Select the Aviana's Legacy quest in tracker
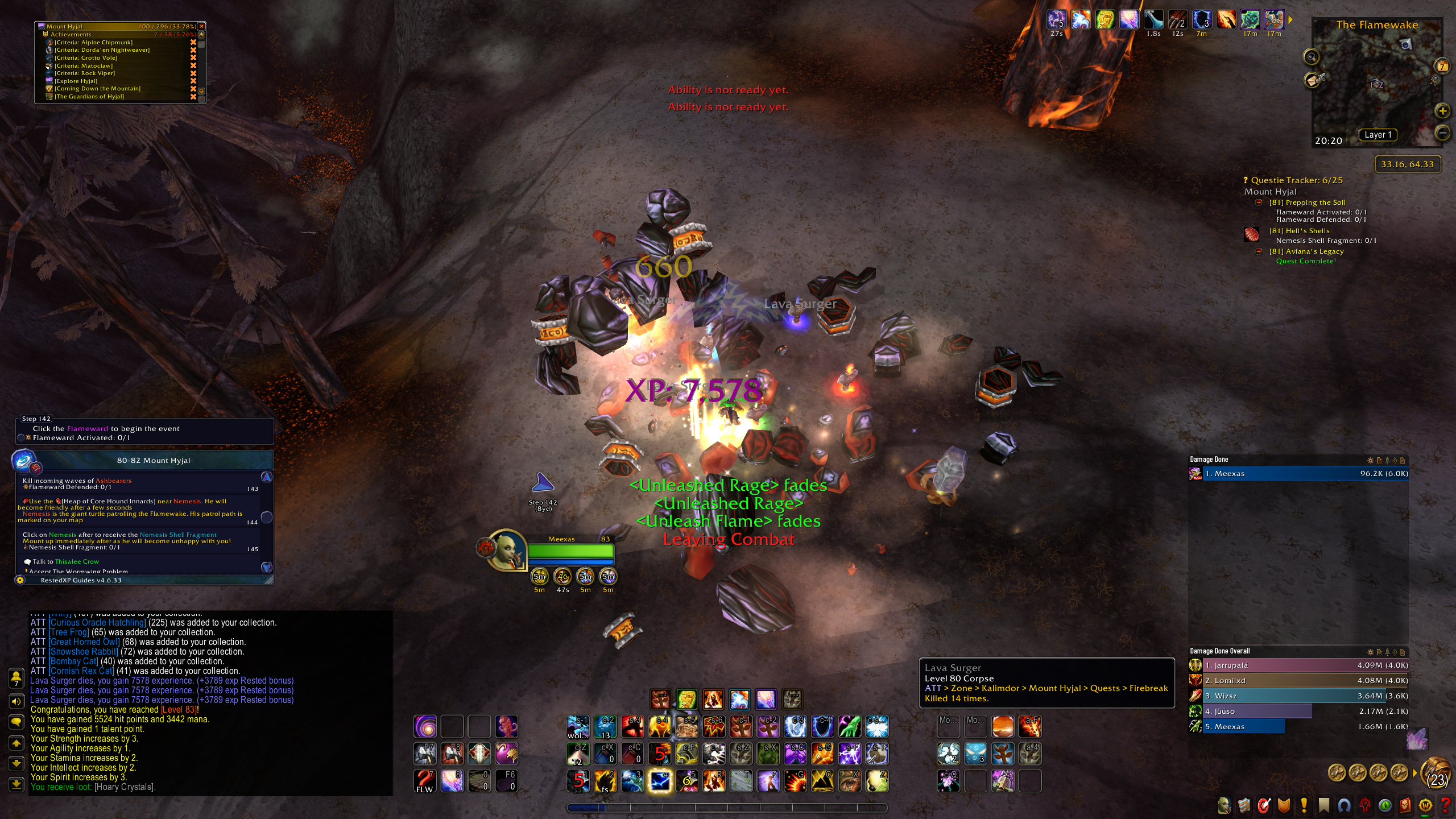Screen dimensions: 1456x819 click(x=1306, y=251)
